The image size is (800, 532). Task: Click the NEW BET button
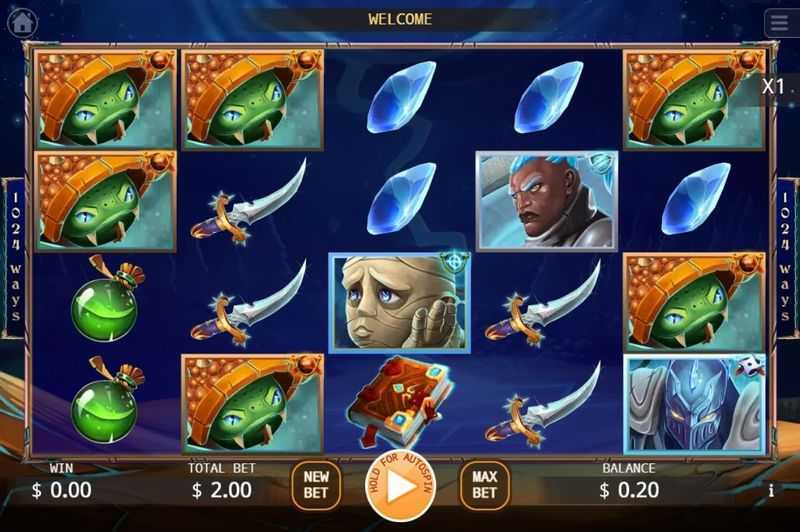(x=315, y=486)
